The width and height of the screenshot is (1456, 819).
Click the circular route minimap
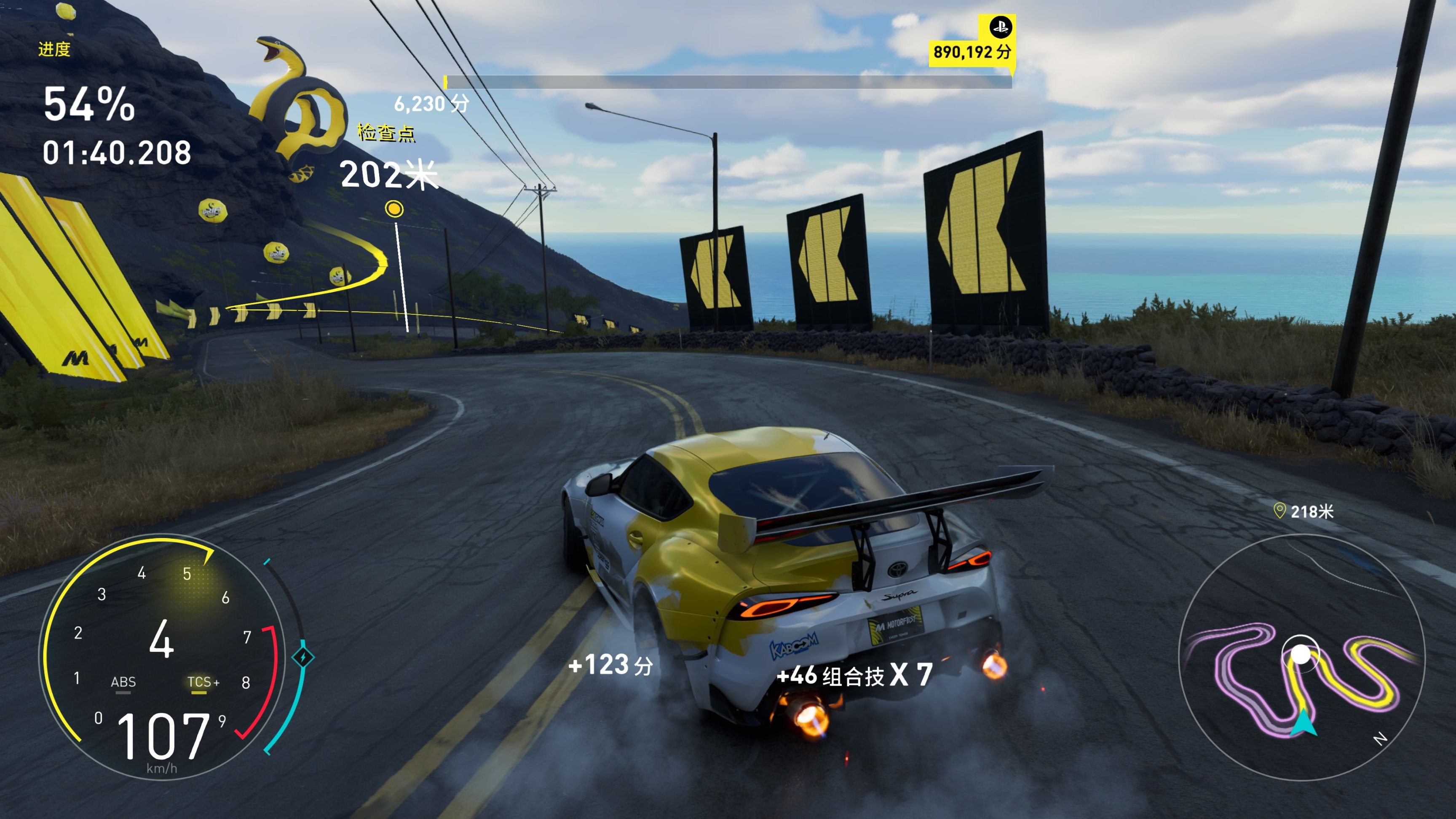pyautogui.click(x=1301, y=658)
